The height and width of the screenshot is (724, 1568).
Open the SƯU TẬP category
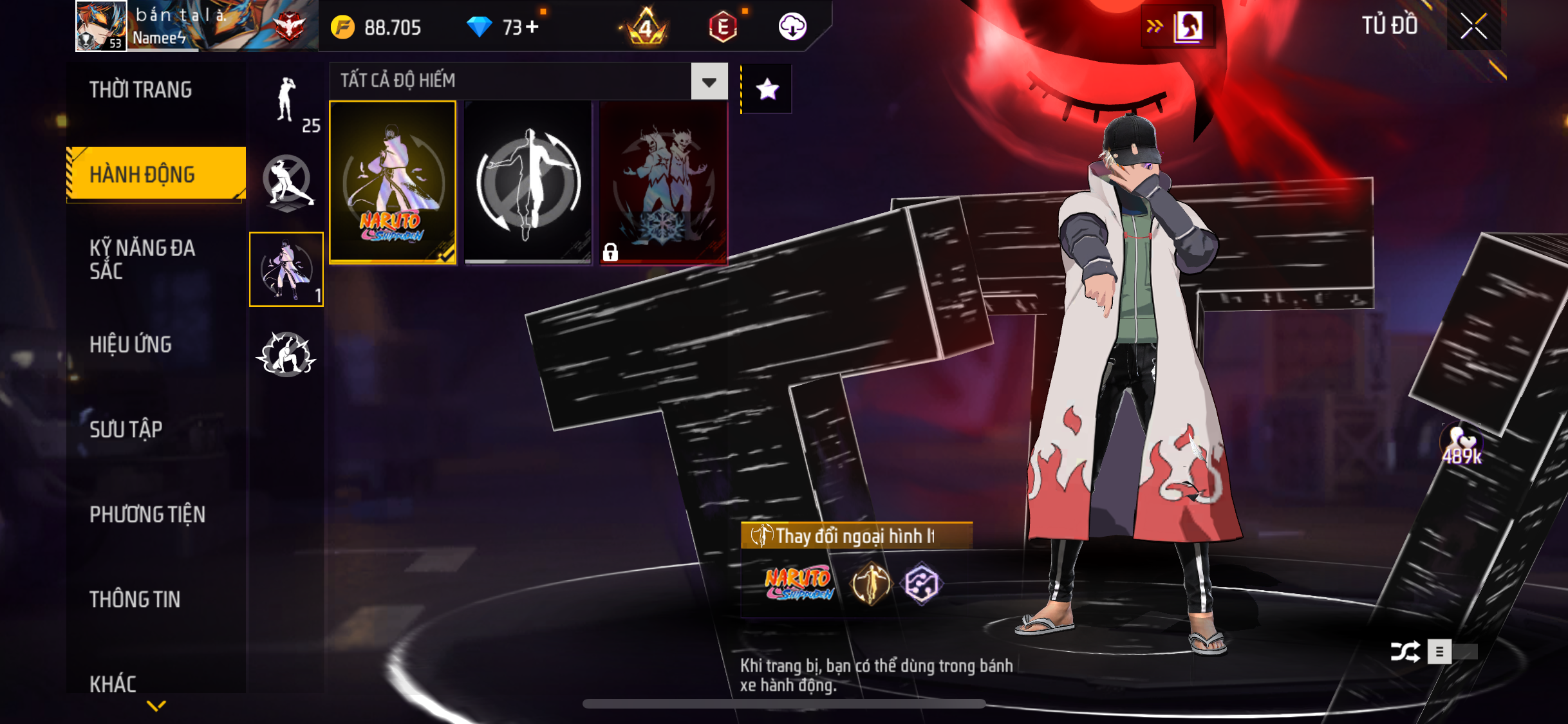(126, 429)
